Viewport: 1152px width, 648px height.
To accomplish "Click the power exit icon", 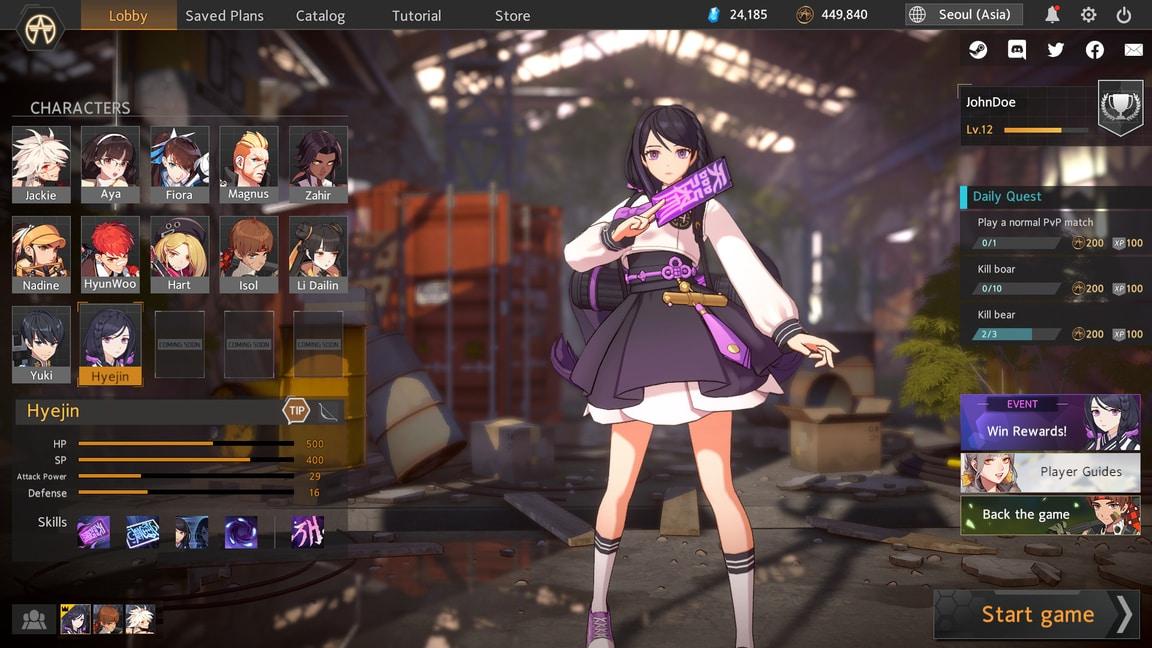I will [1124, 15].
